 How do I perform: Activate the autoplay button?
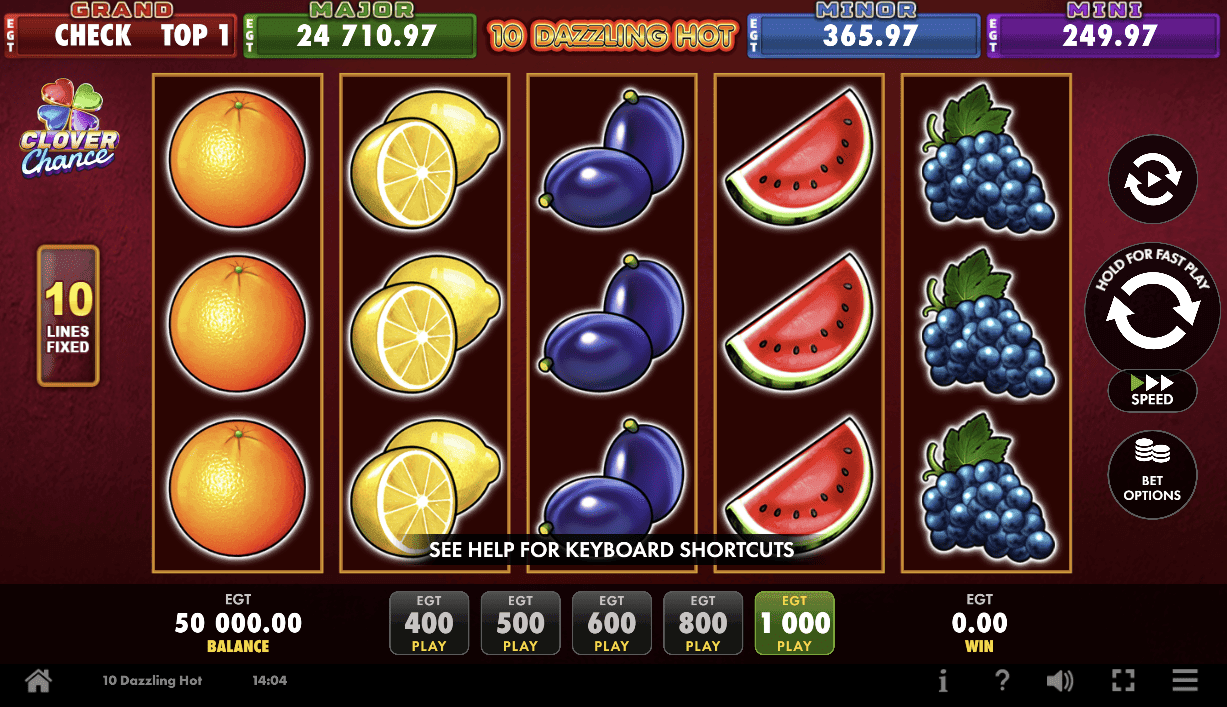pos(1152,180)
